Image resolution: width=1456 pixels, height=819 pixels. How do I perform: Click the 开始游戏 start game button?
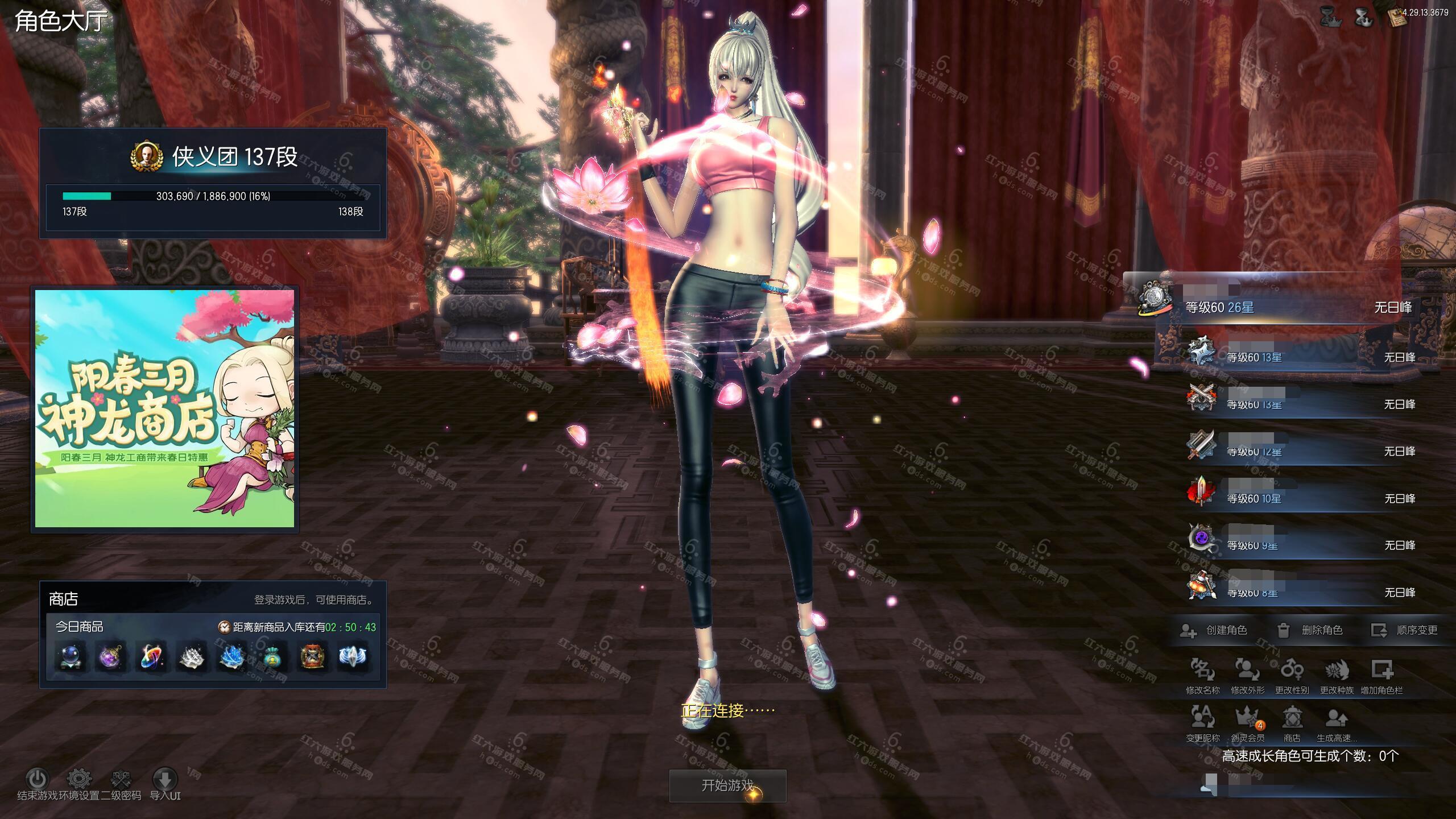coord(727,785)
